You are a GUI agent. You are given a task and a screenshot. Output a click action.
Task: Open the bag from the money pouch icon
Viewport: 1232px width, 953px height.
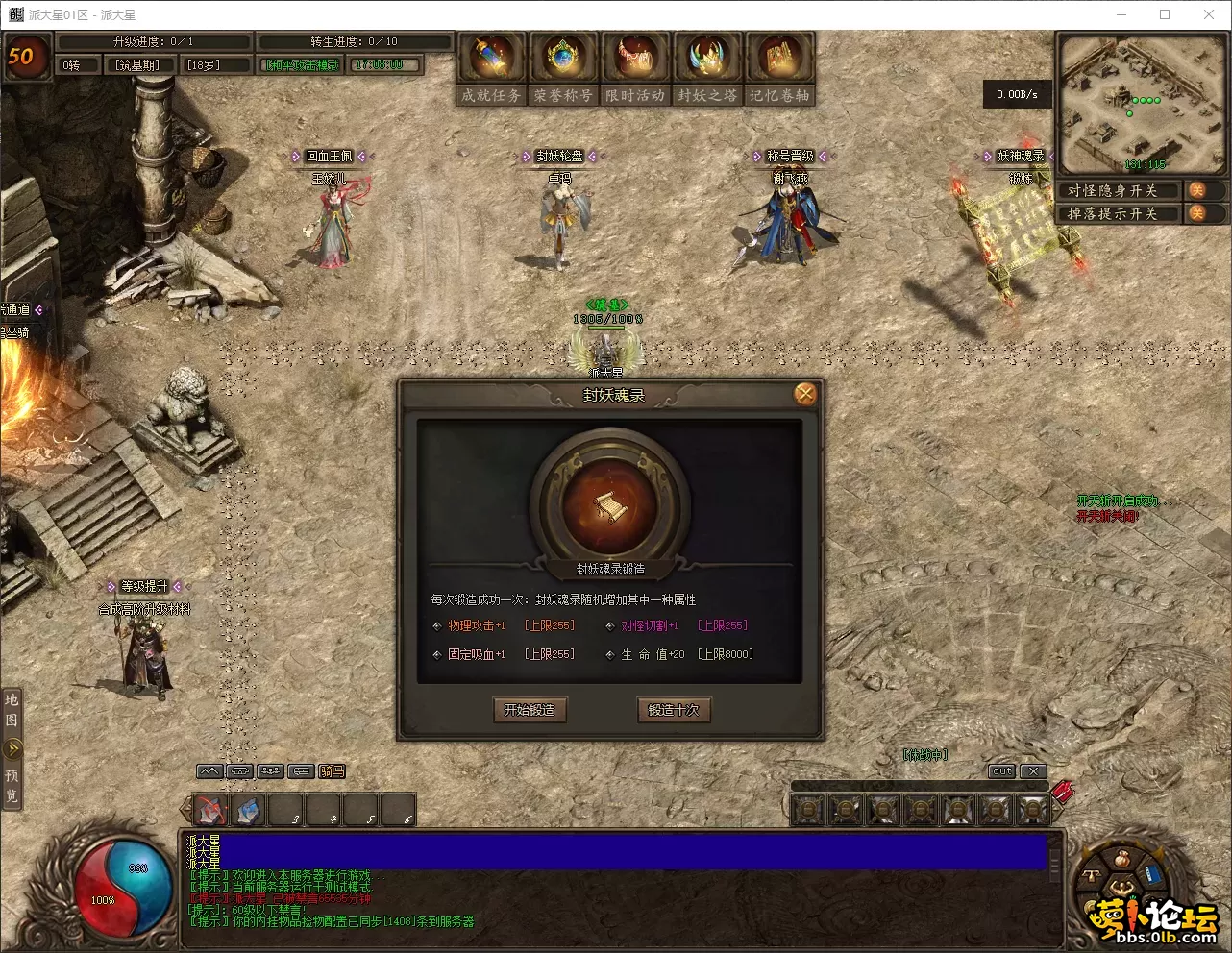[x=1121, y=858]
